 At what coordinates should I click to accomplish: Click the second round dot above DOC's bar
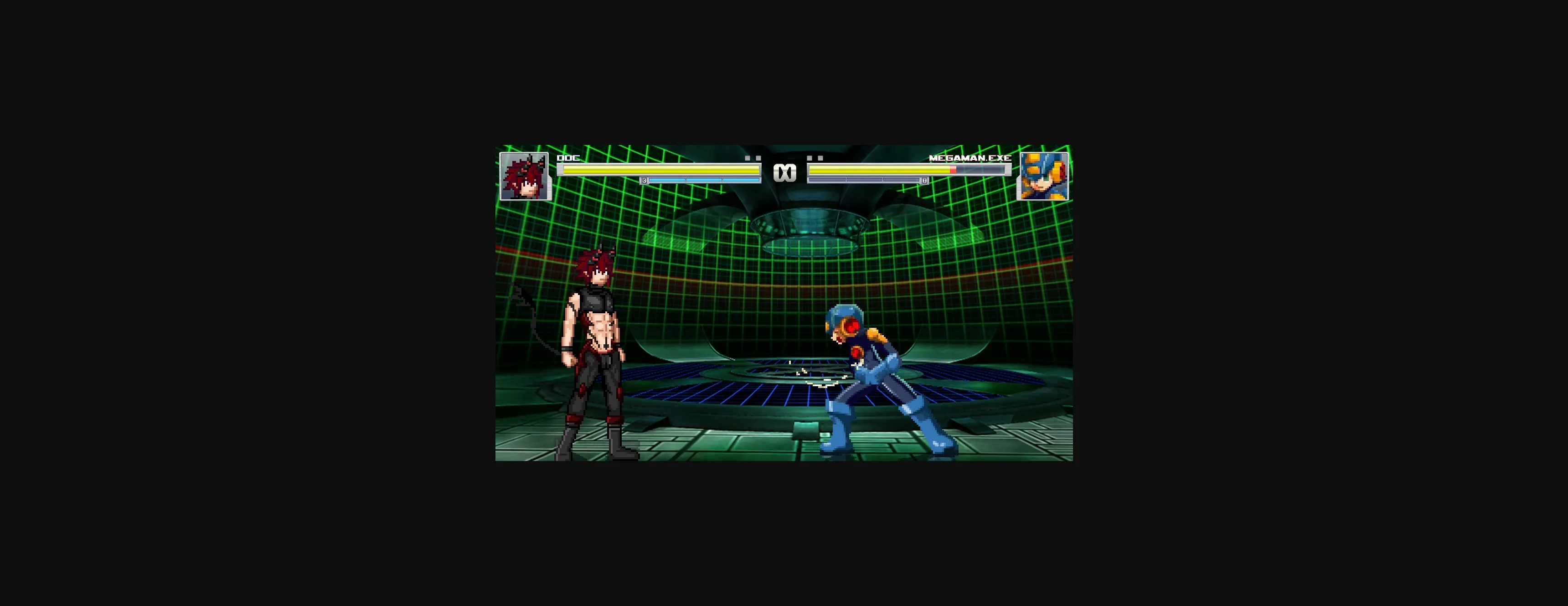coord(759,158)
